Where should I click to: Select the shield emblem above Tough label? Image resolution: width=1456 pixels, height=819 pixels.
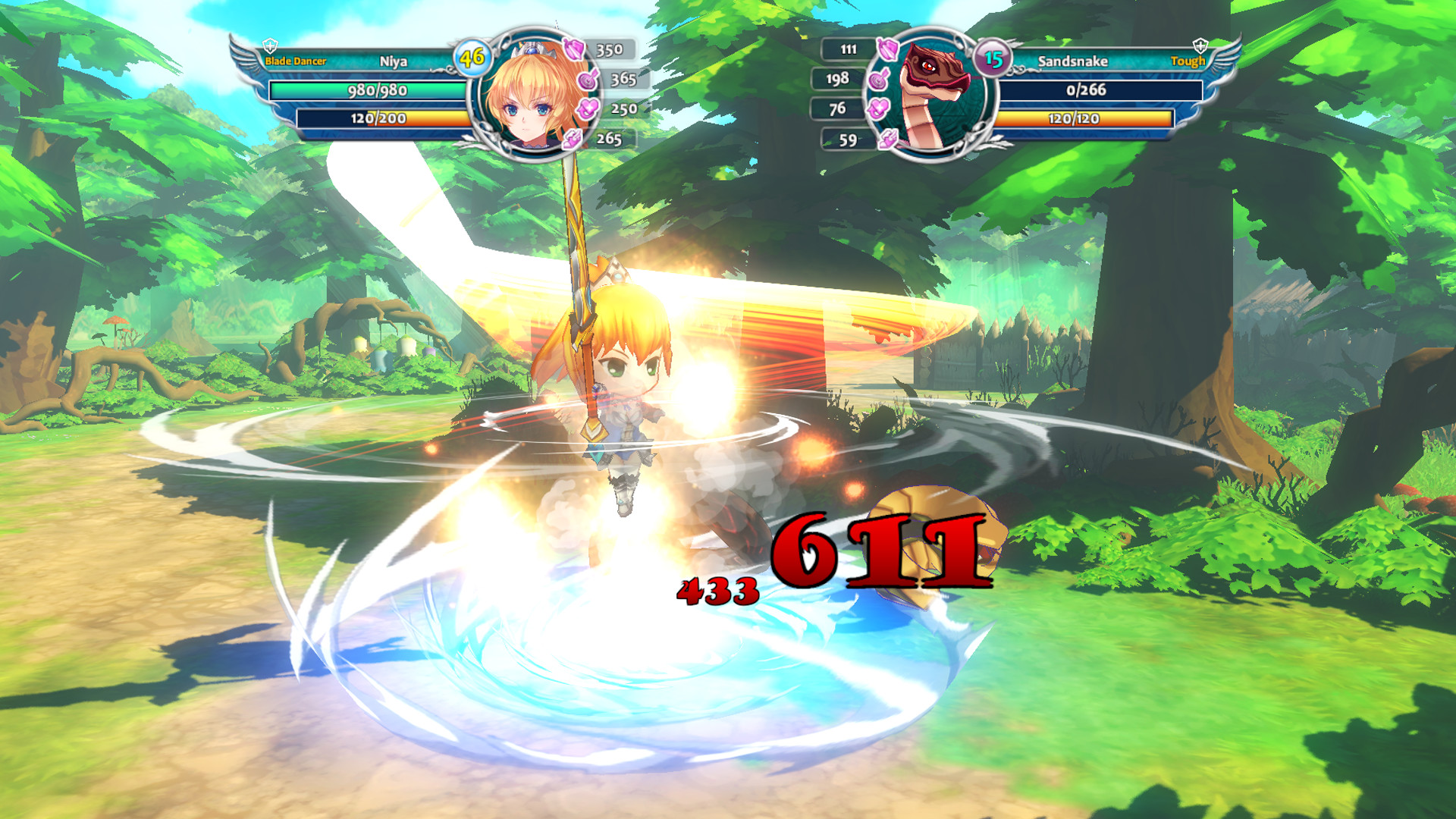[1199, 45]
